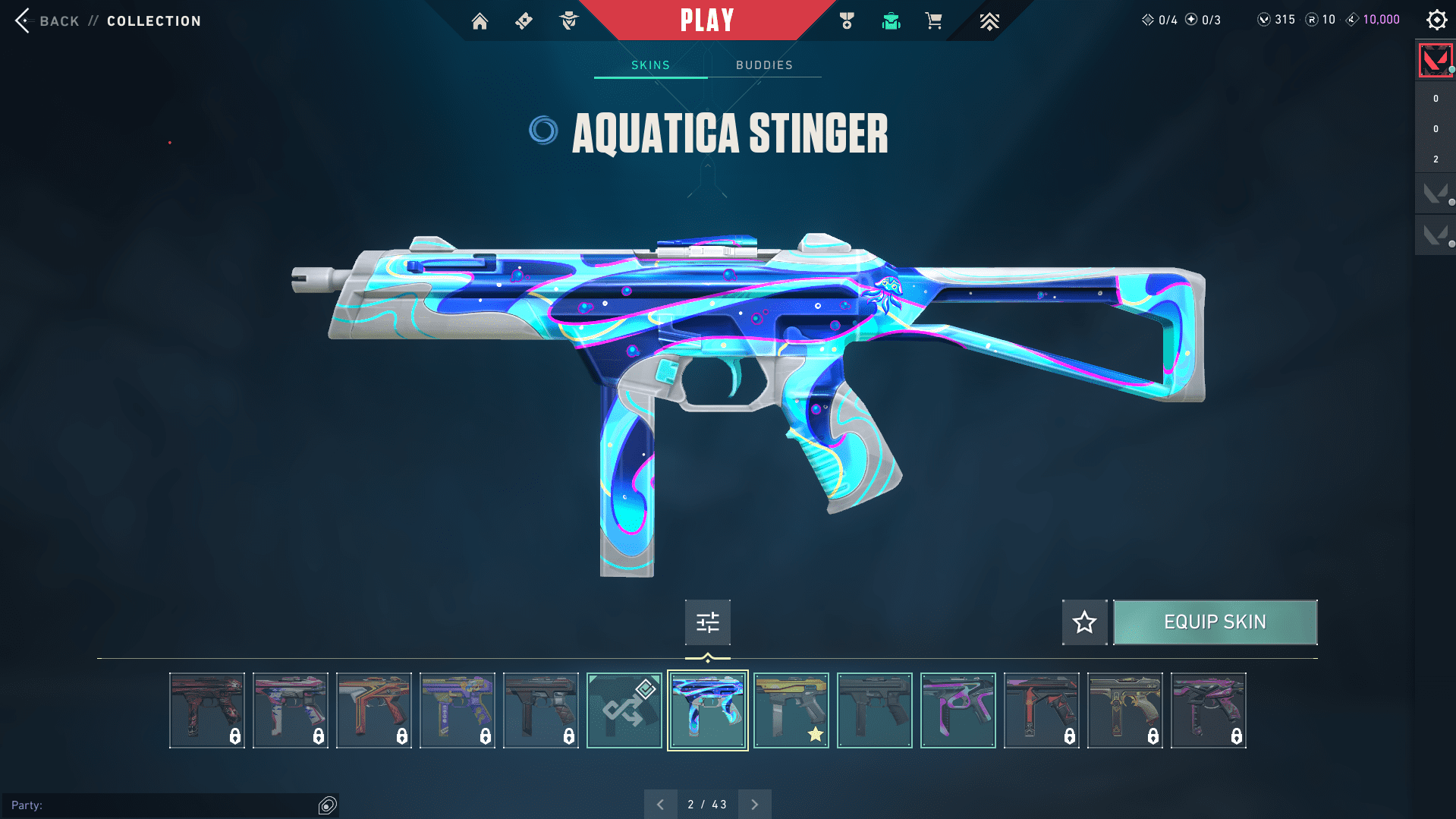Go to the previous skins page
1456x819 pixels.
[x=660, y=805]
